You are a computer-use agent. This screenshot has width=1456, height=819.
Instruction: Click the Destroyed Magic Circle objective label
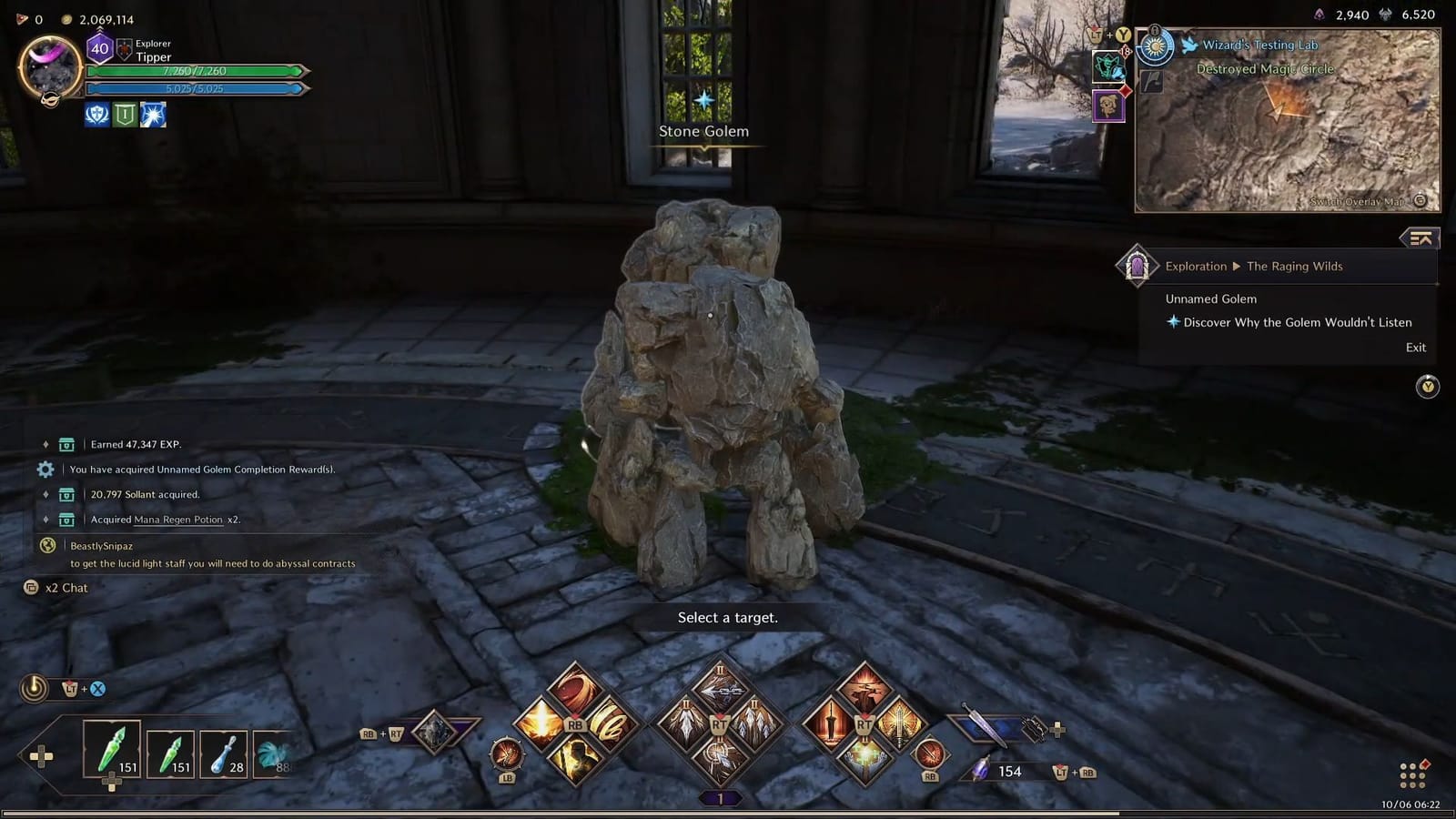[x=1263, y=69]
